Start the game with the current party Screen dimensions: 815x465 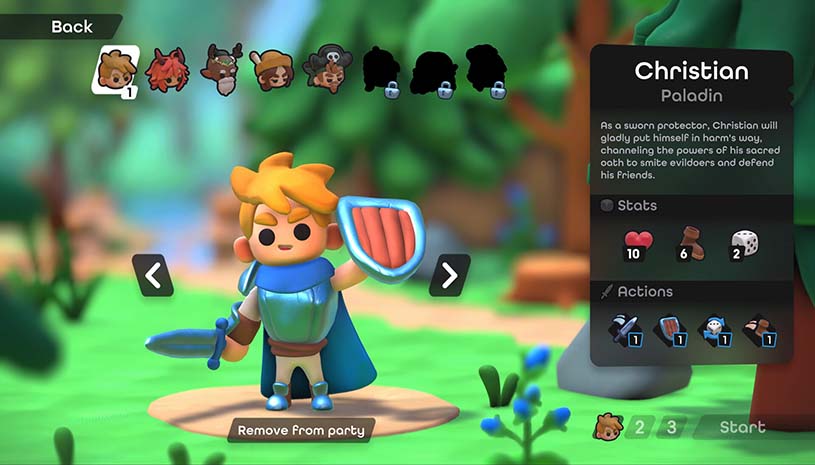pyautogui.click(x=742, y=427)
